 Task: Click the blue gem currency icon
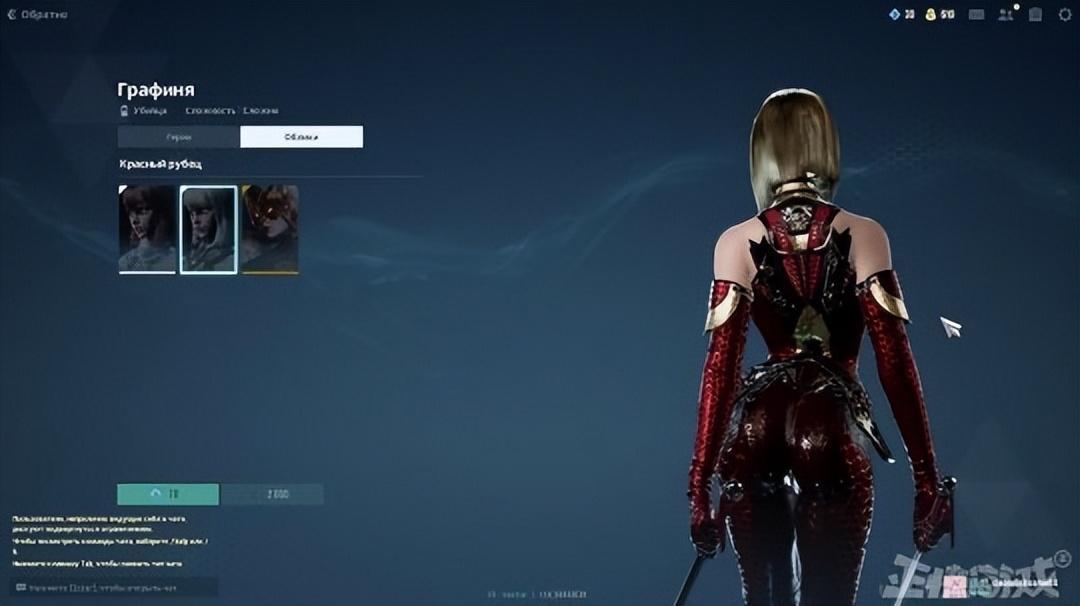895,14
